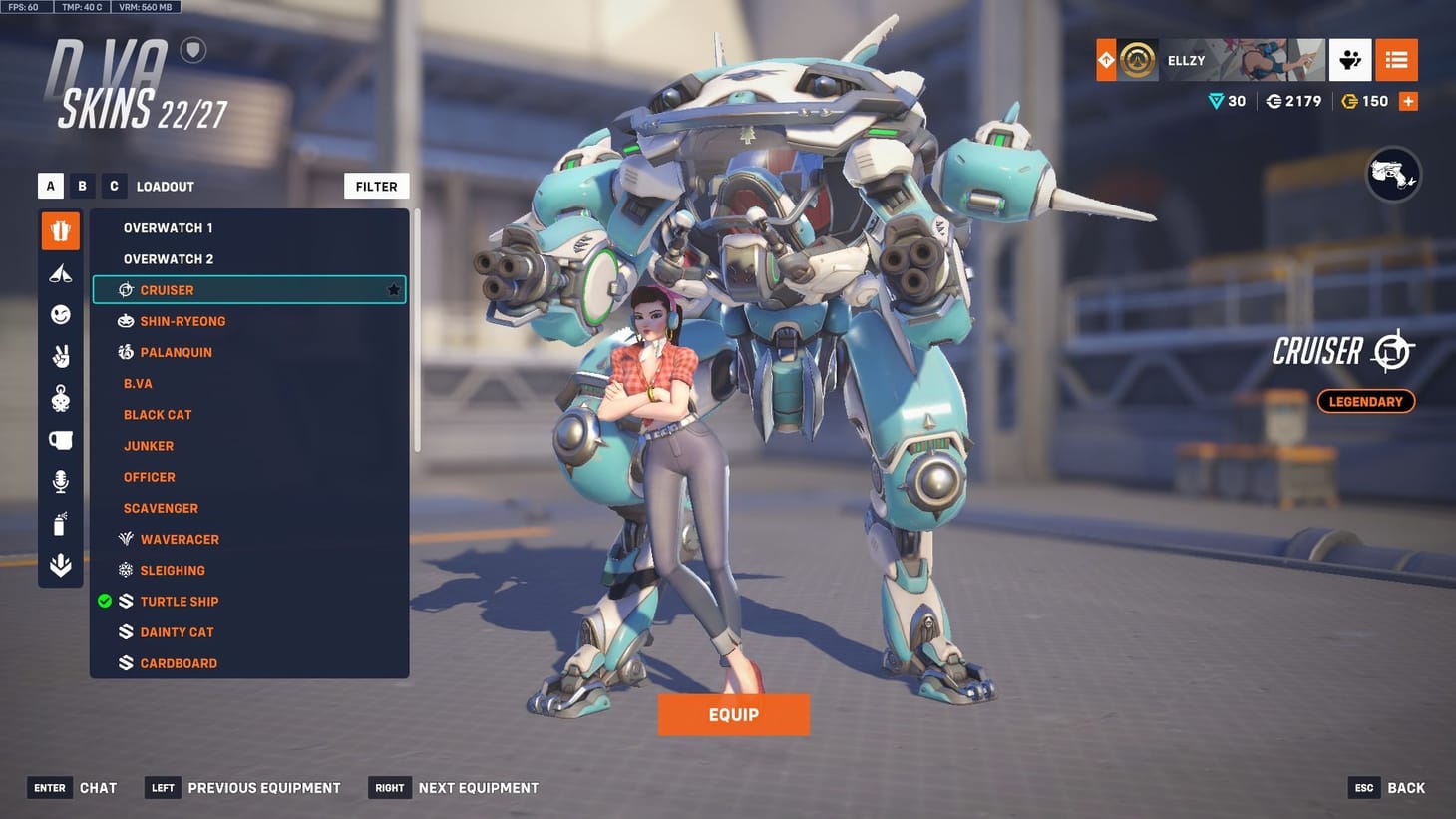
Task: Select the Overwatch 1 skin section
Action: point(168,227)
